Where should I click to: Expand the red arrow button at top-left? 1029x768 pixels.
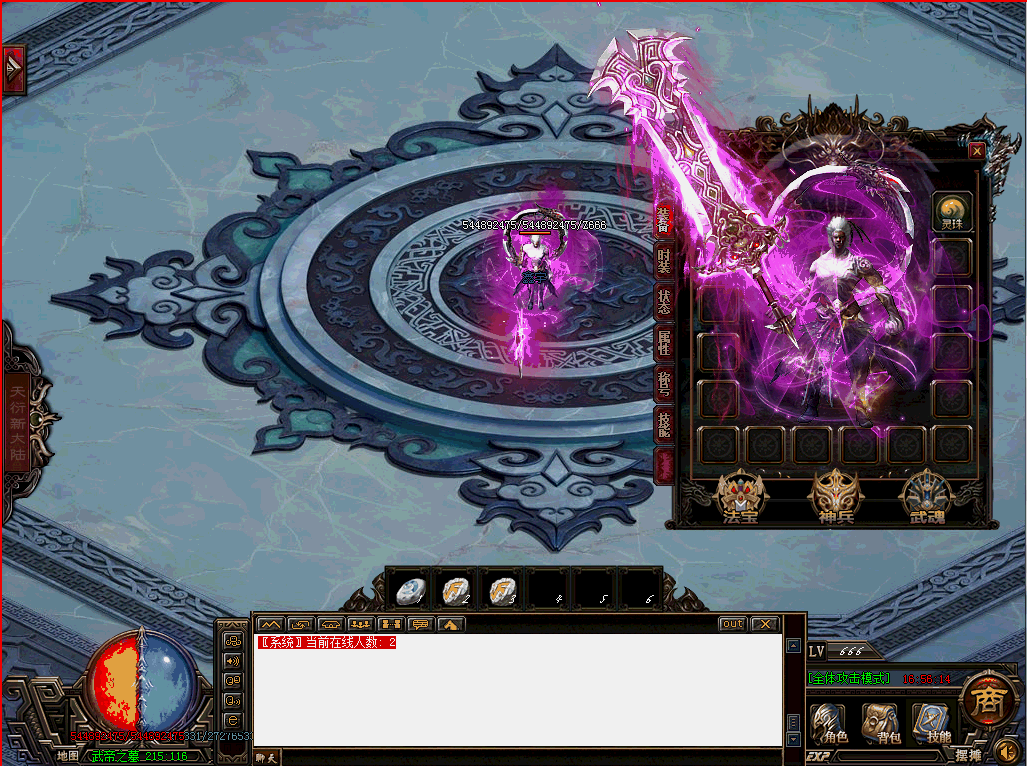tap(14, 70)
